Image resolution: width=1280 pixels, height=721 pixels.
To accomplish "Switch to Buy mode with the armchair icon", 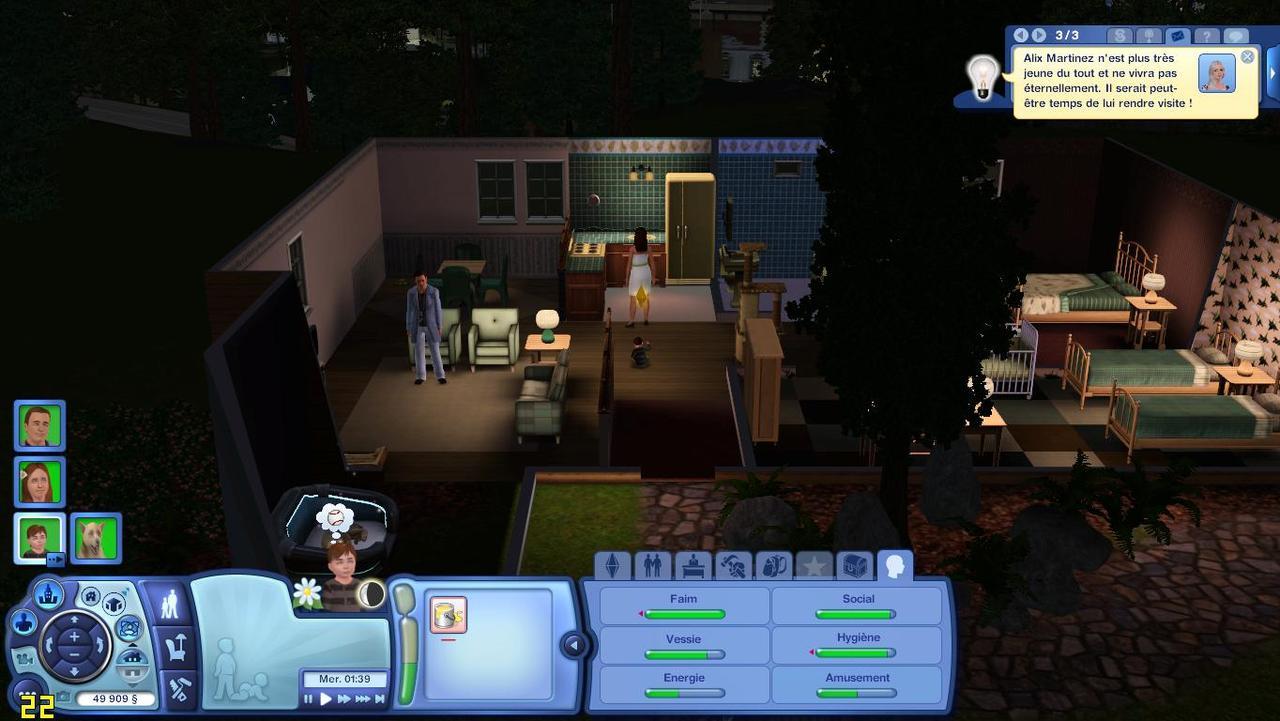I will pos(177,647).
